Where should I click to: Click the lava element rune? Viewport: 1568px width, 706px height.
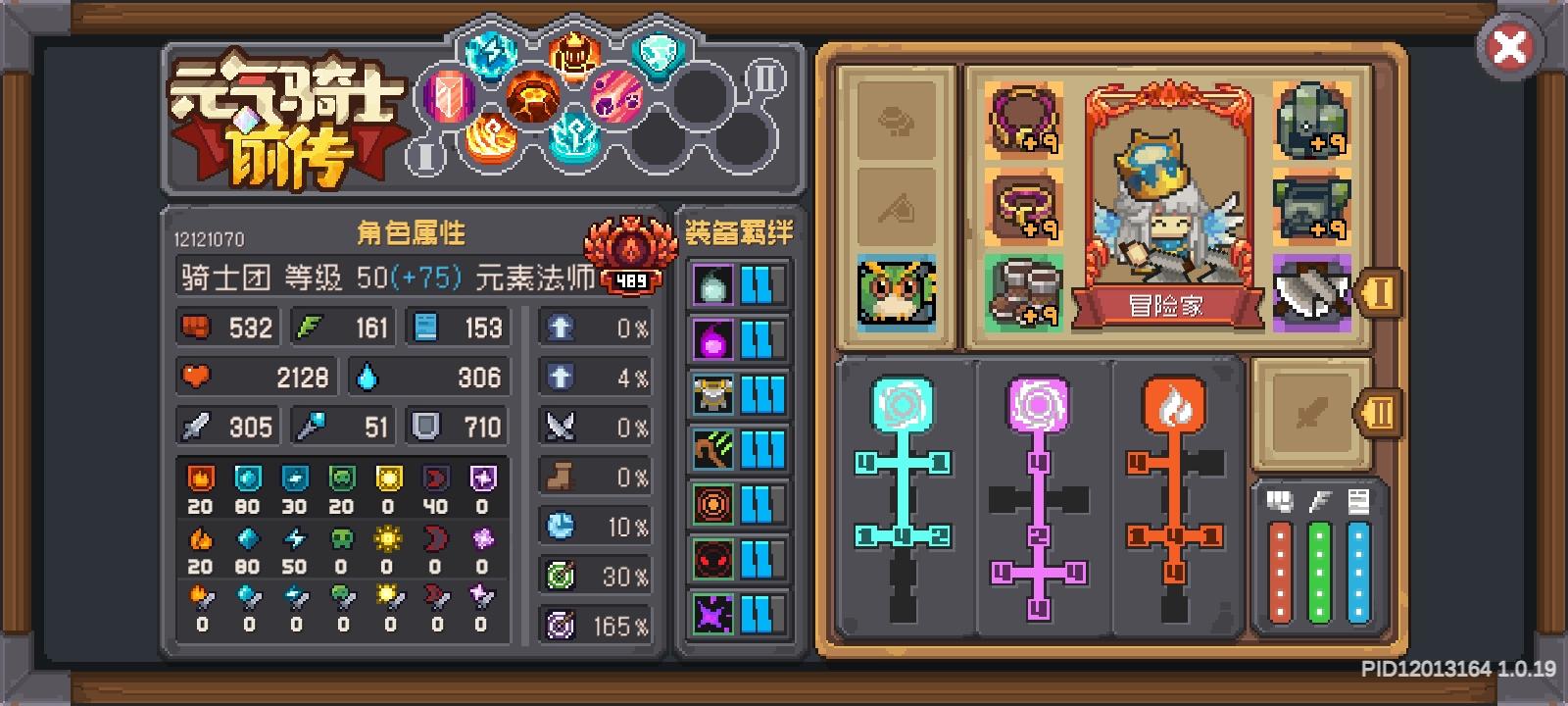[x=534, y=95]
